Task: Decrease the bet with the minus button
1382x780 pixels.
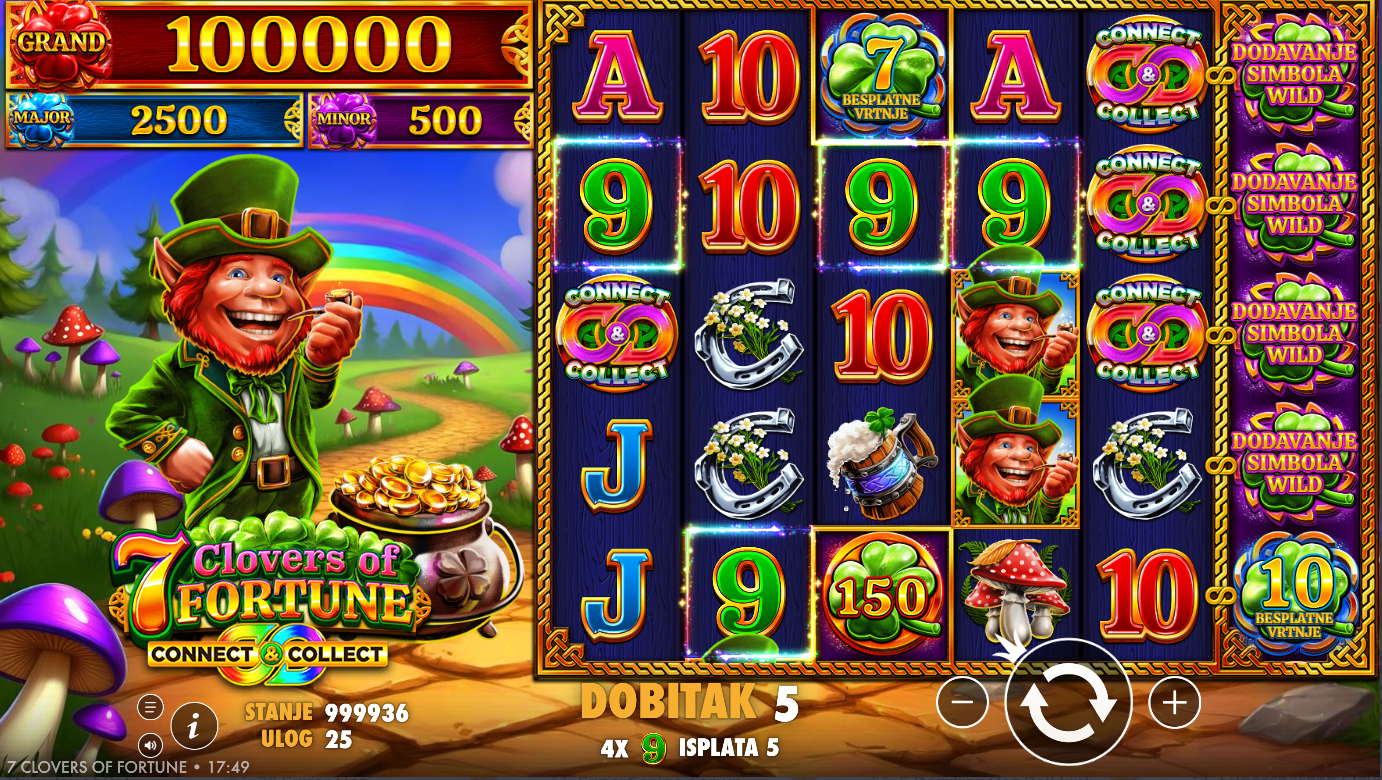Action: [962, 703]
